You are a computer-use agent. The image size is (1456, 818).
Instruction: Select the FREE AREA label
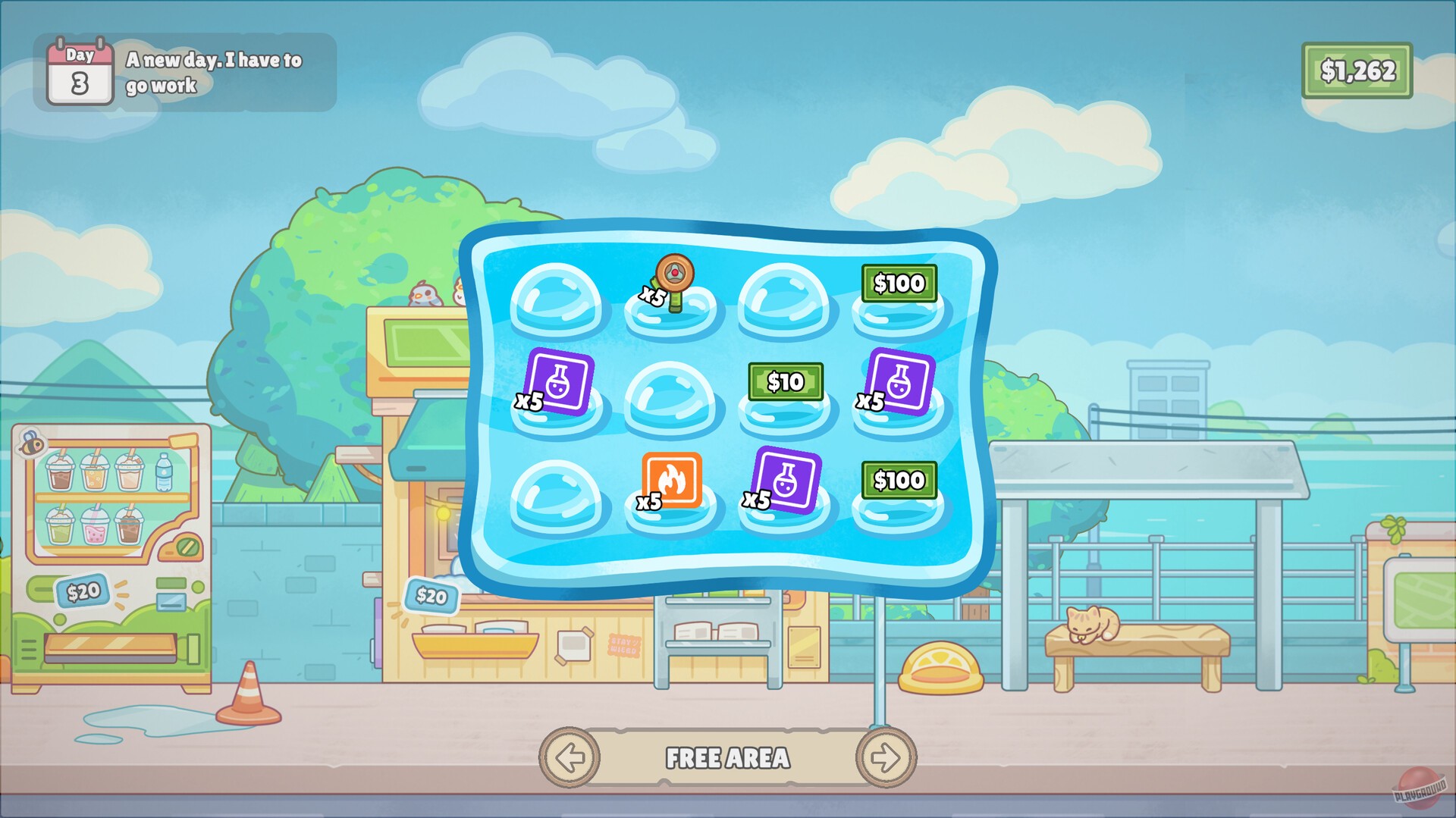tap(728, 758)
